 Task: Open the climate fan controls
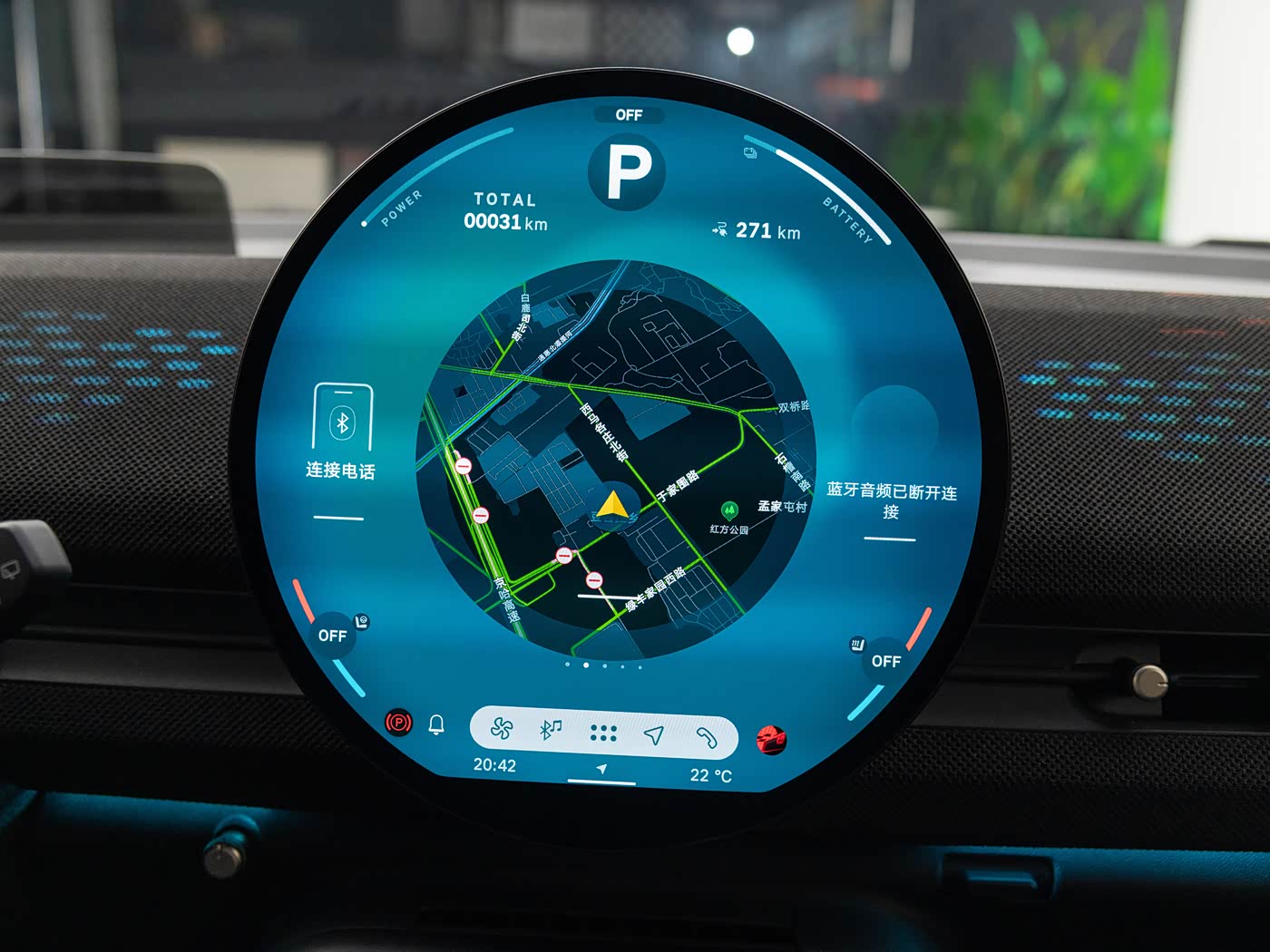(502, 728)
